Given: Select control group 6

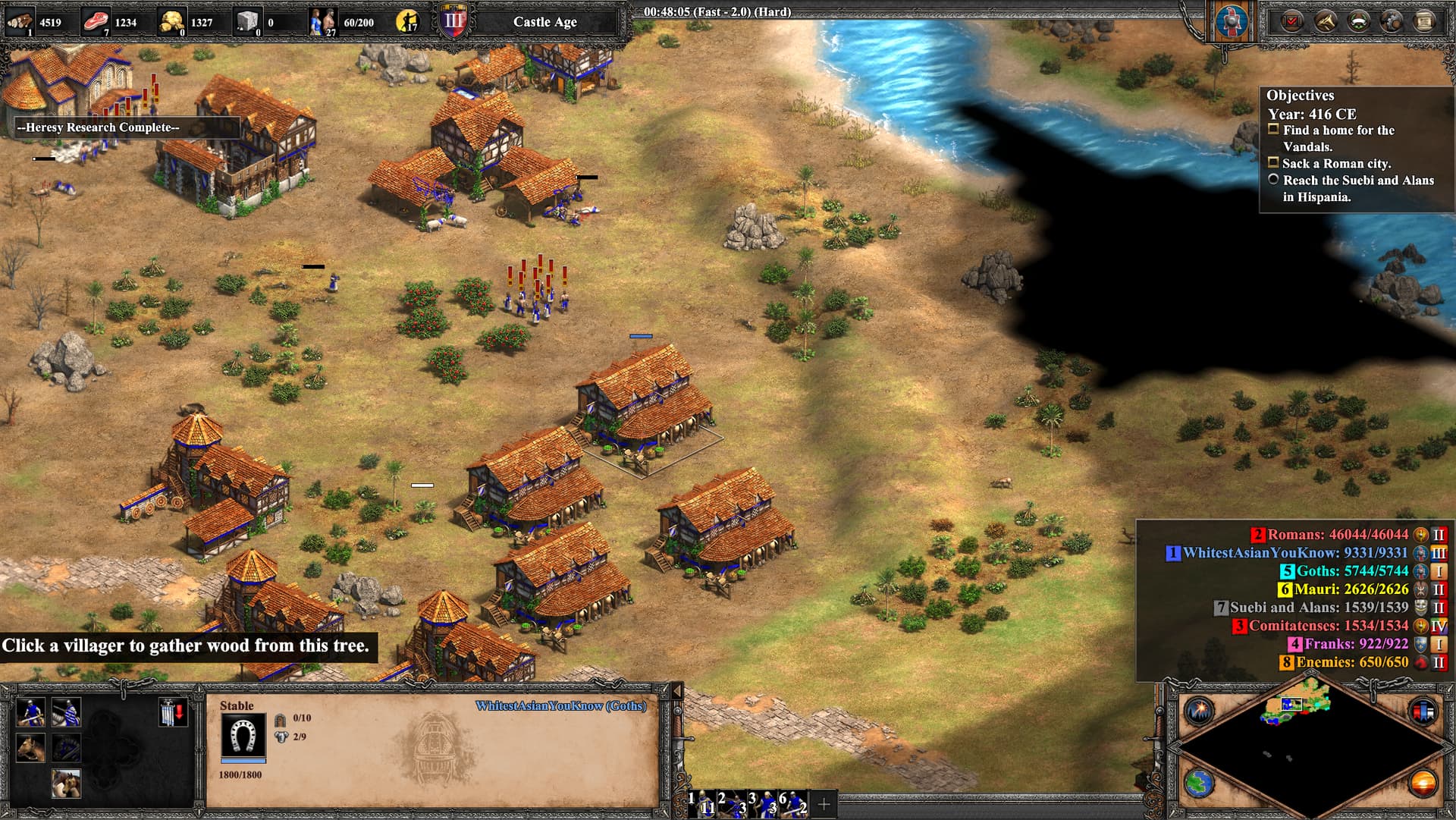Looking at the screenshot, I should point(793,803).
